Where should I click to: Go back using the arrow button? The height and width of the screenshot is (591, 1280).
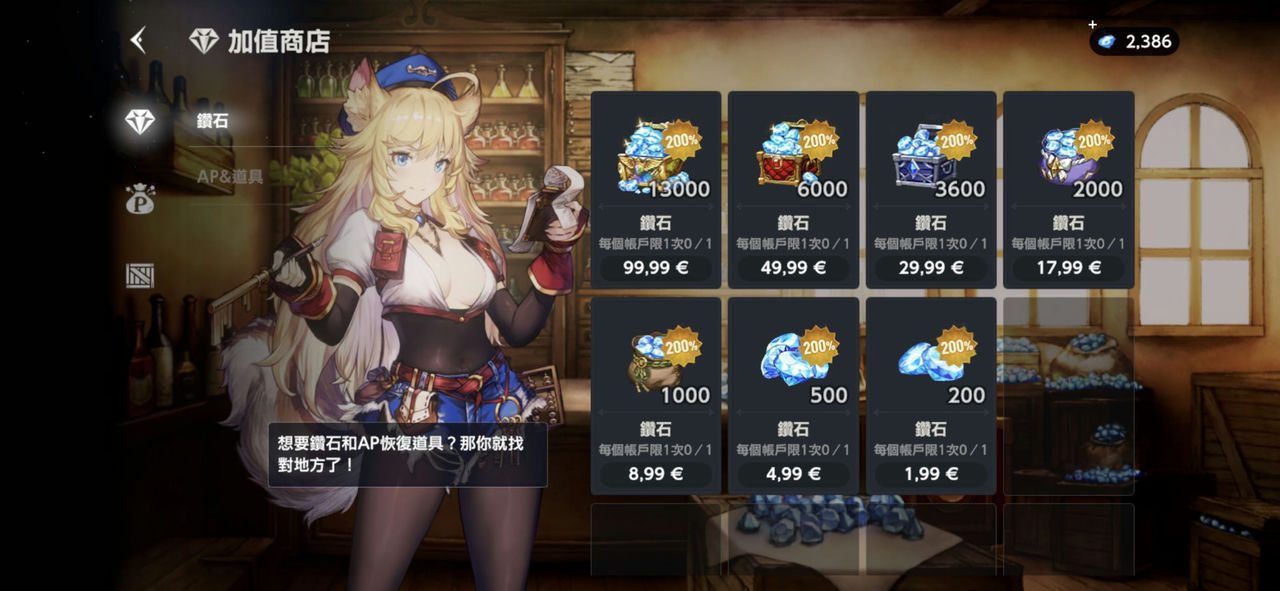coord(138,41)
